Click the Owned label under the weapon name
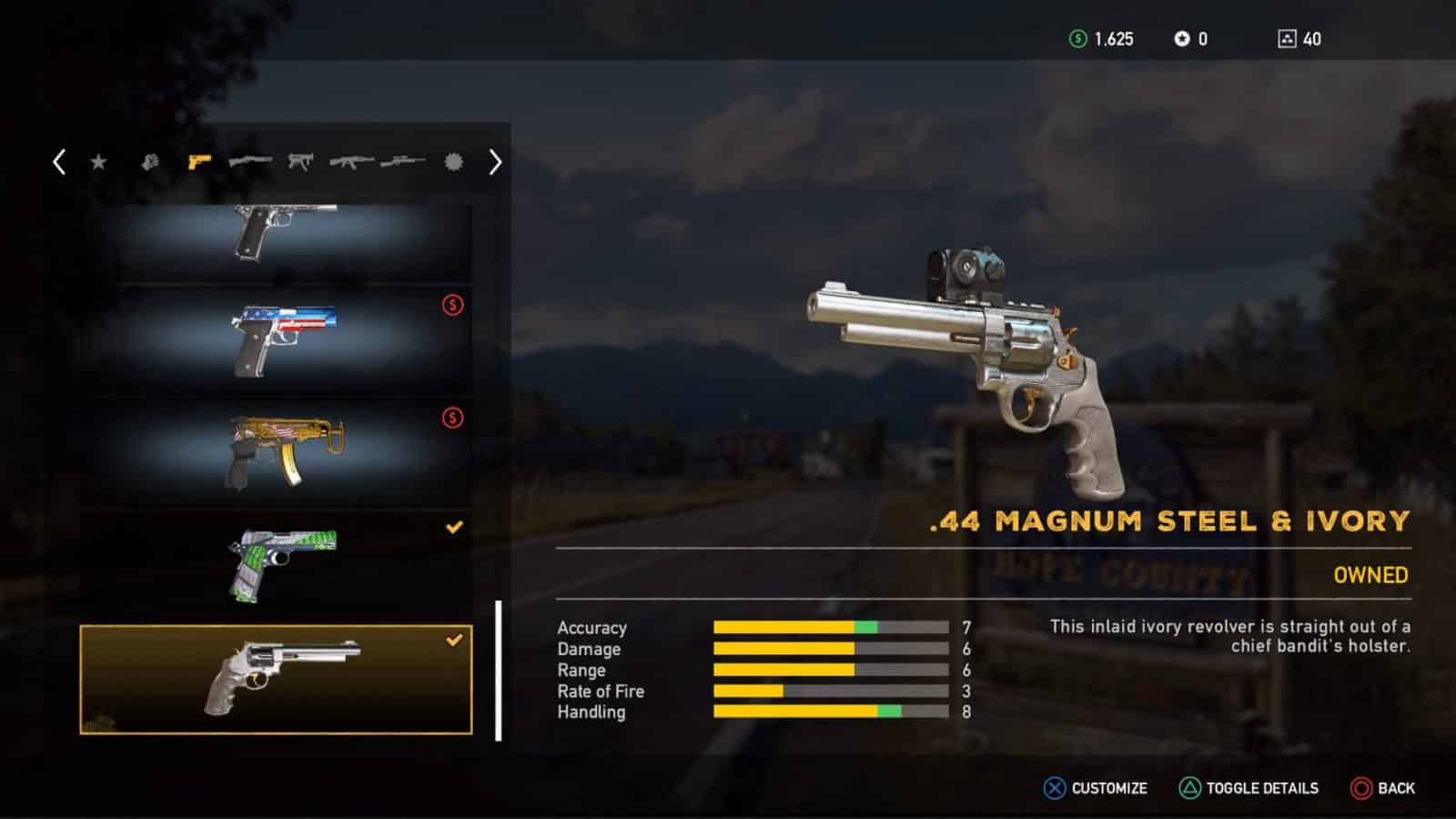Image resolution: width=1456 pixels, height=819 pixels. (1369, 575)
